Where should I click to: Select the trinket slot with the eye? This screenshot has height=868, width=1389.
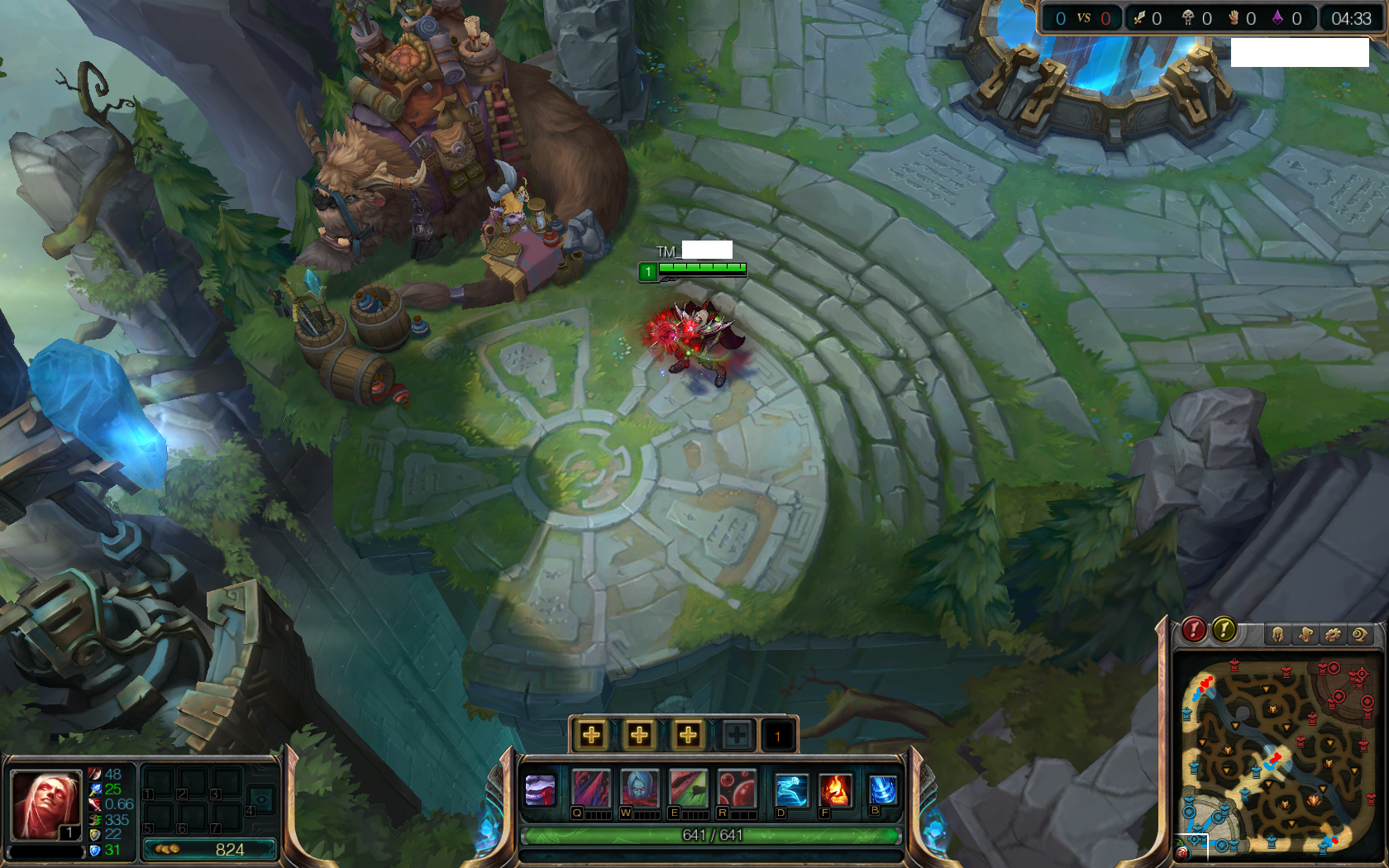[261, 799]
